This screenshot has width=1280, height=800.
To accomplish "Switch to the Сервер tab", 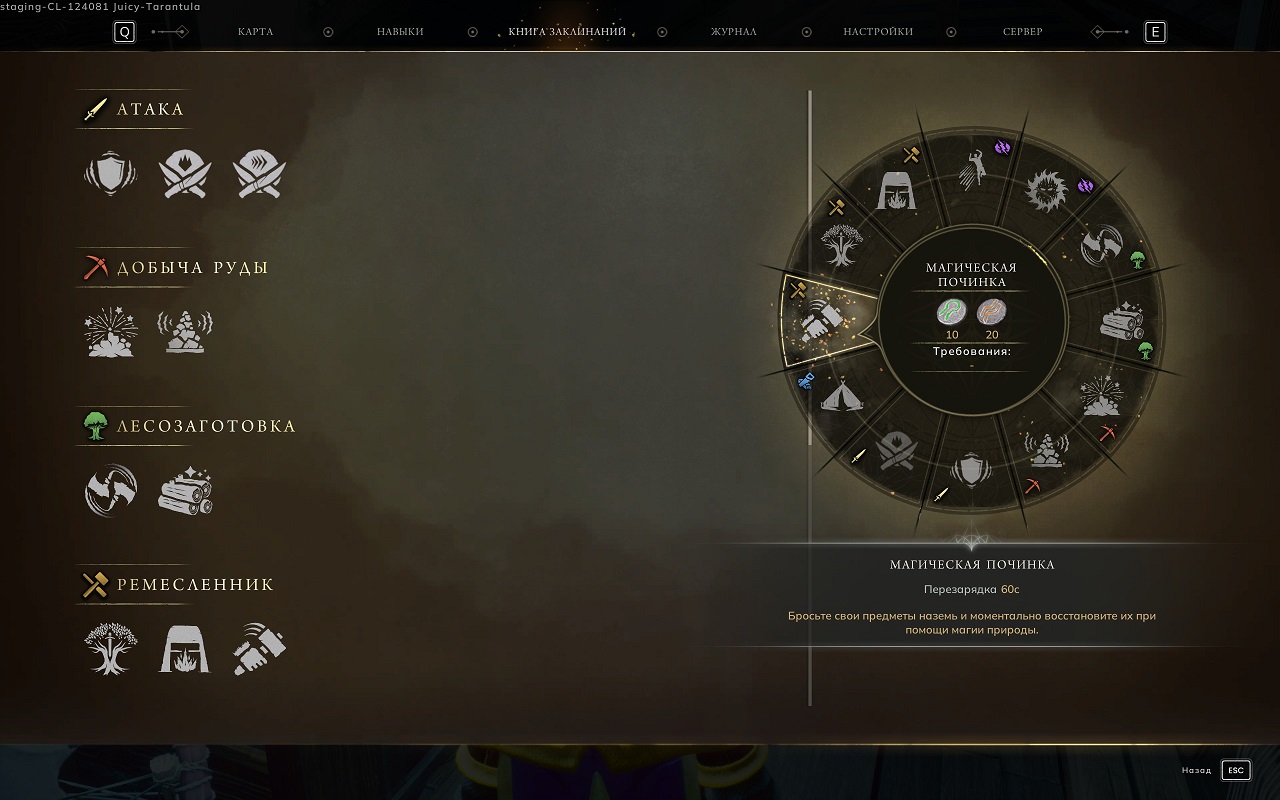I will (x=1022, y=32).
